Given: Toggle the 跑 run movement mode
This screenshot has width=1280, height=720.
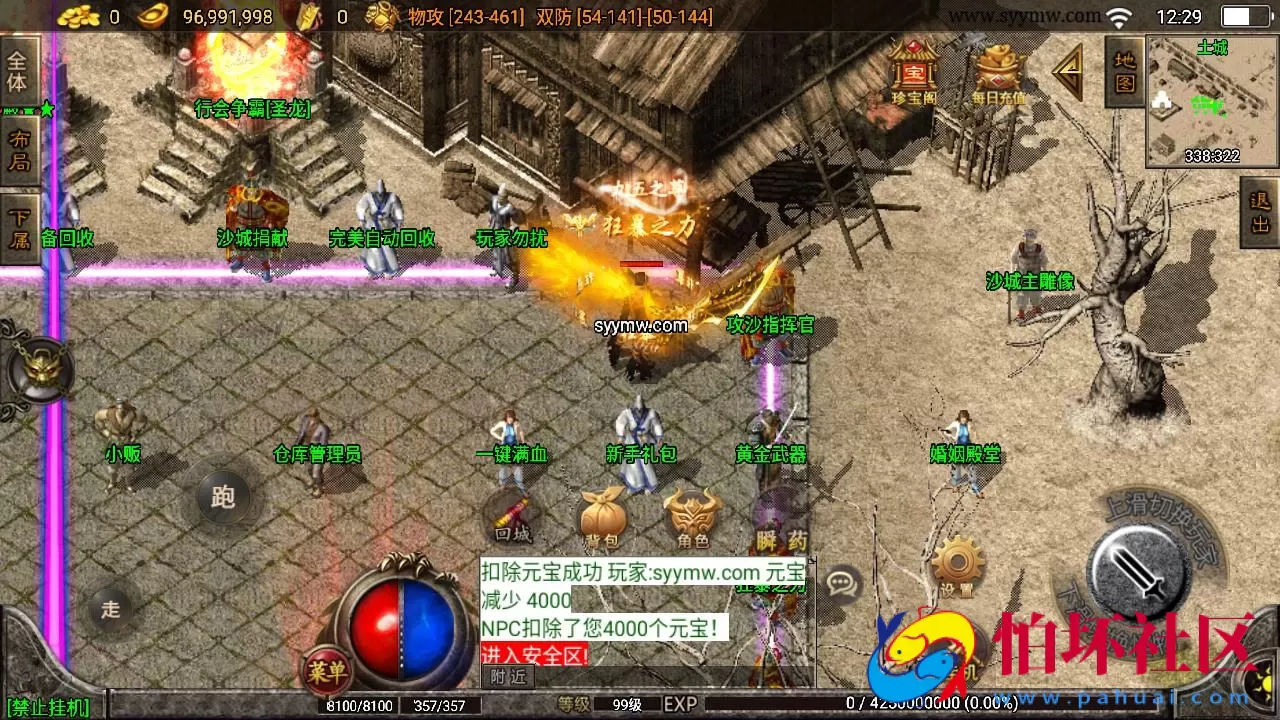Looking at the screenshot, I should [x=222, y=497].
